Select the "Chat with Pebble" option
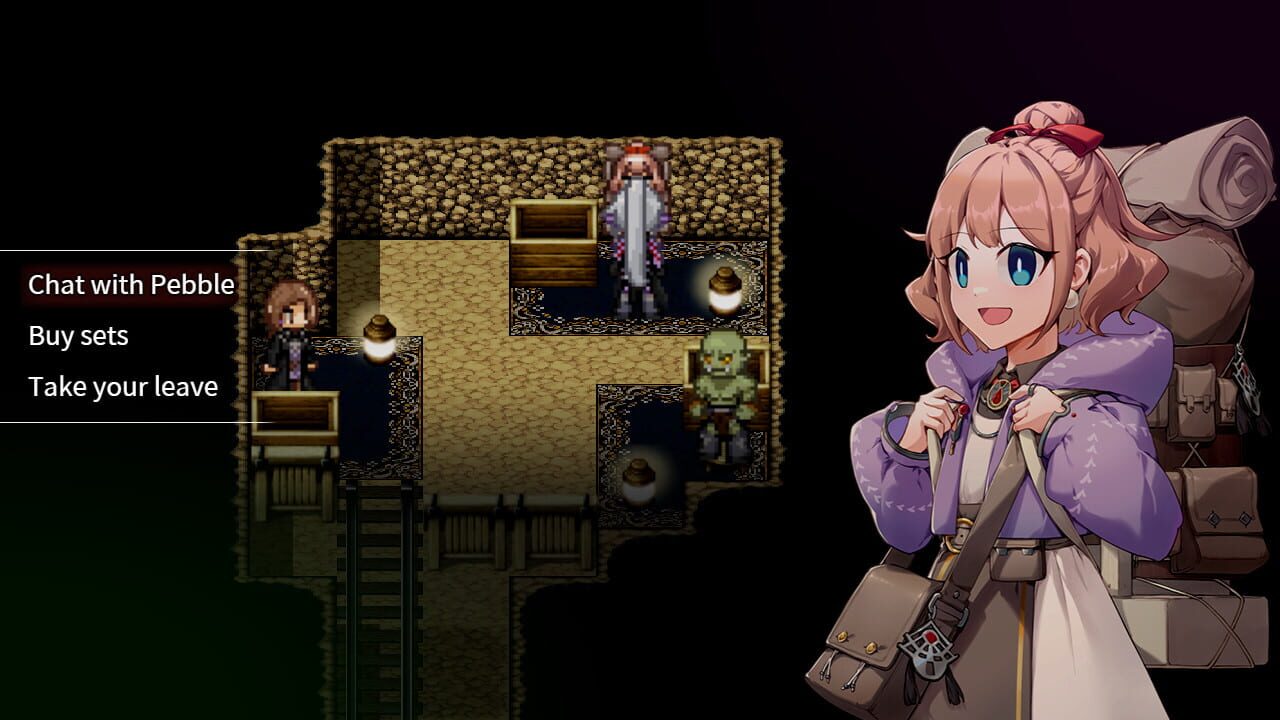The image size is (1280, 720). [128, 284]
